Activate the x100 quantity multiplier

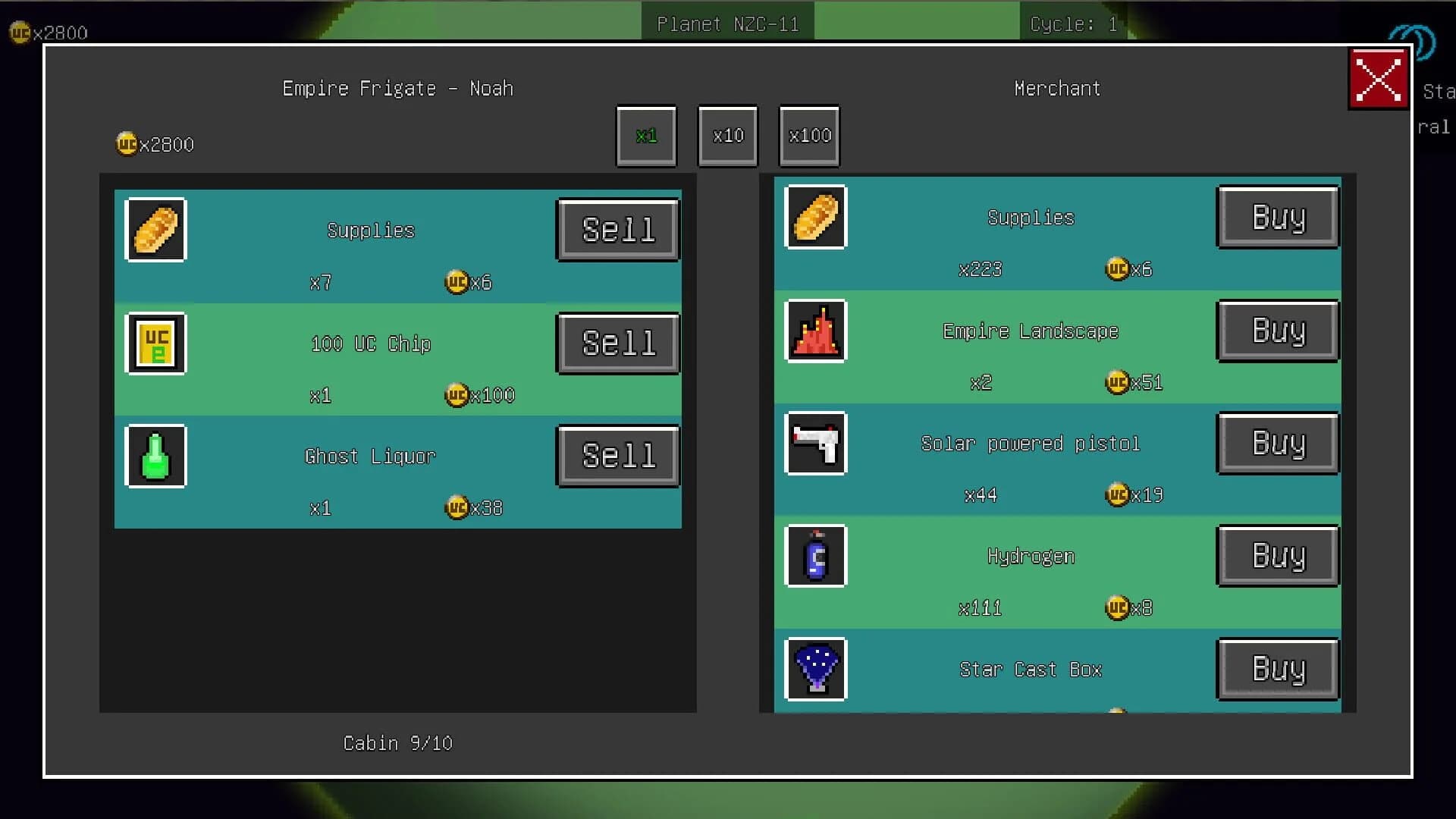808,136
